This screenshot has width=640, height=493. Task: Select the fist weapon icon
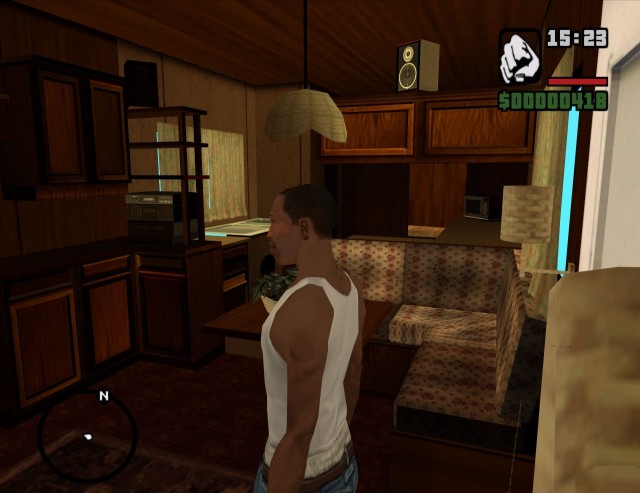pyautogui.click(x=520, y=56)
